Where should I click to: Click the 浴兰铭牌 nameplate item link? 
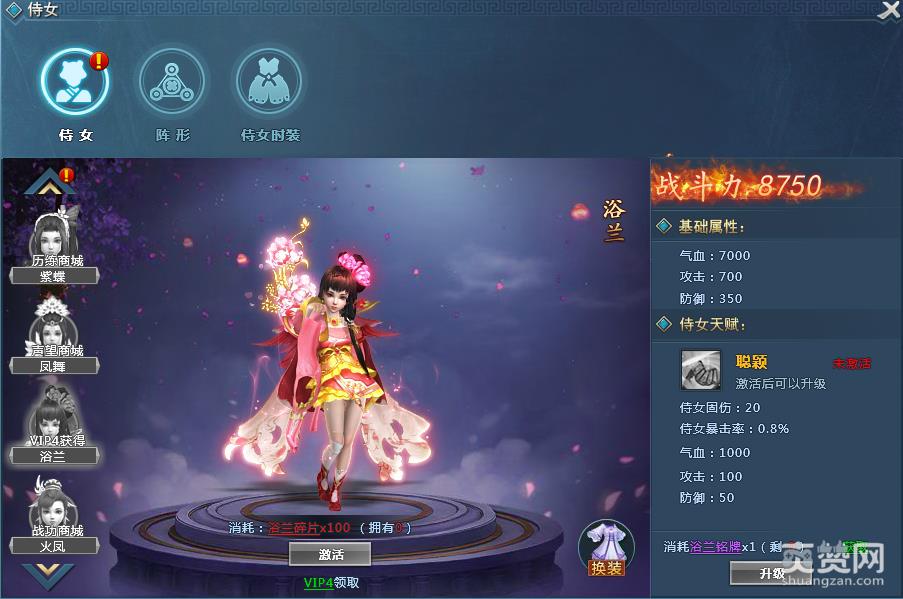[x=717, y=547]
